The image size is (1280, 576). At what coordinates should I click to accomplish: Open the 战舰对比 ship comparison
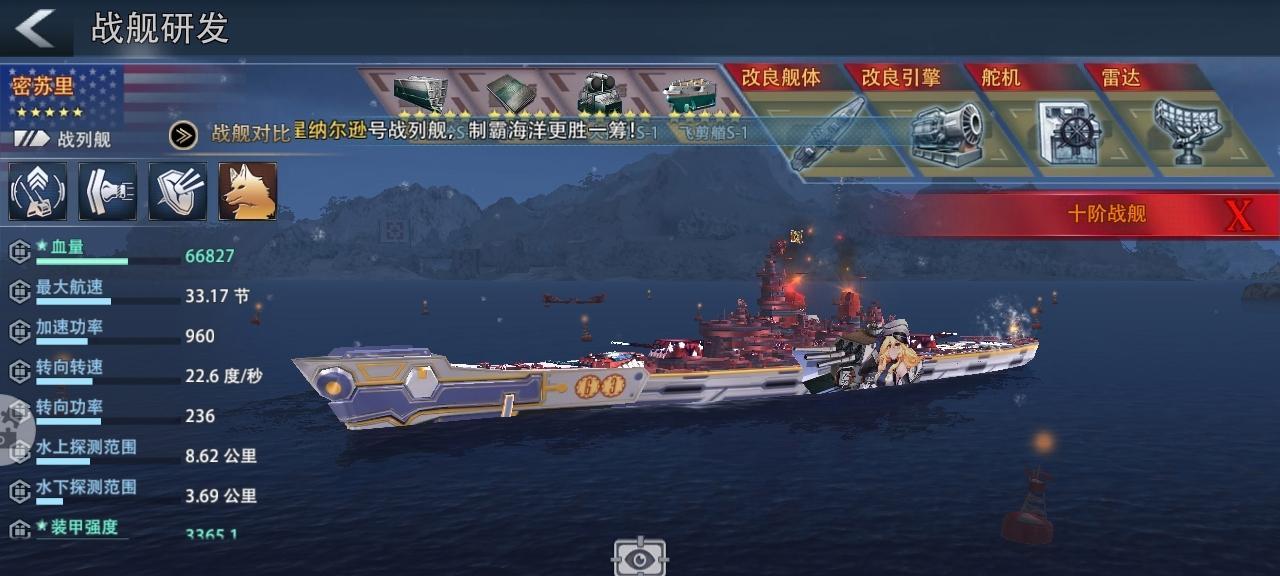pyautogui.click(x=230, y=134)
